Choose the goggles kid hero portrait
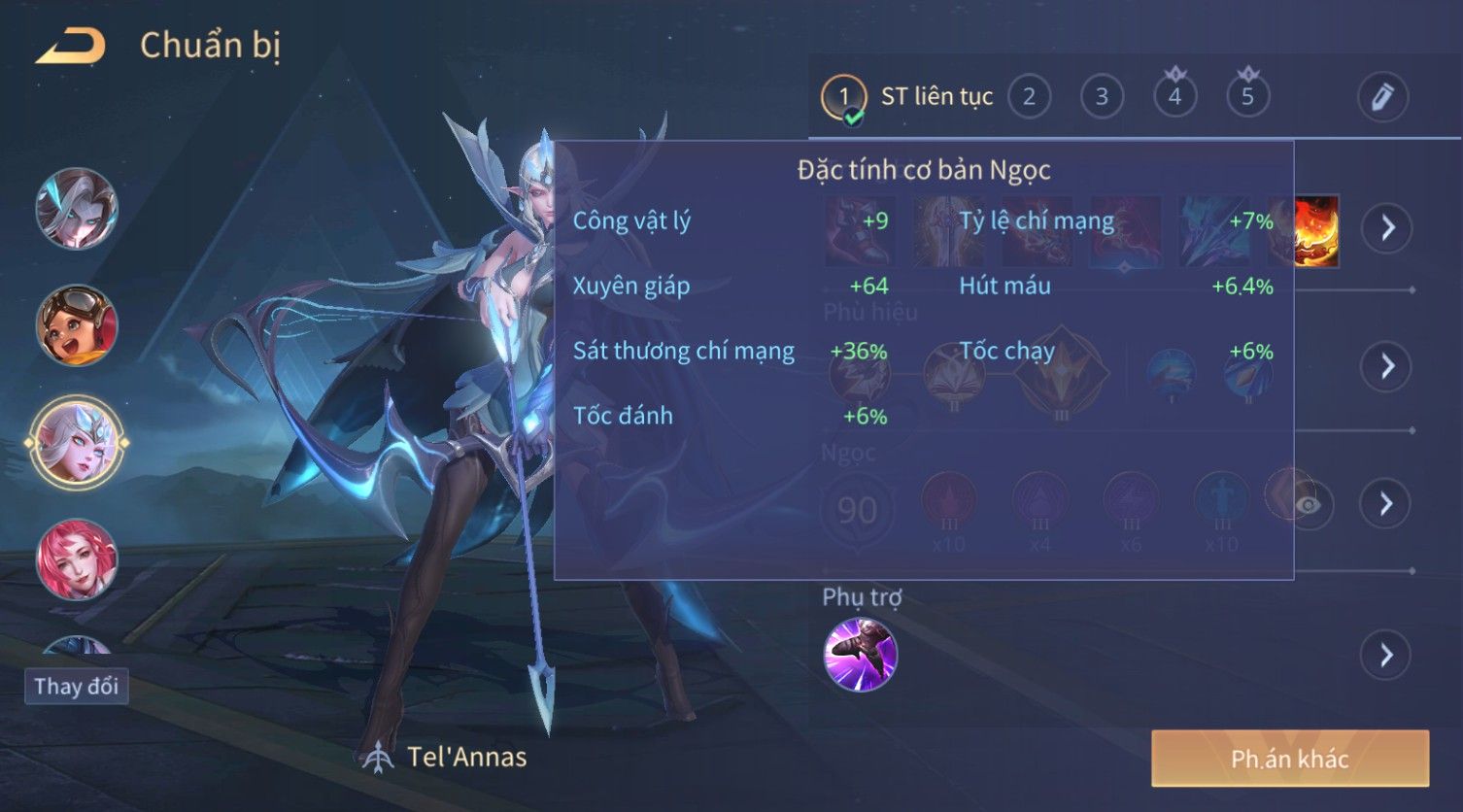Screen dimensions: 1463x812 pos(77,325)
